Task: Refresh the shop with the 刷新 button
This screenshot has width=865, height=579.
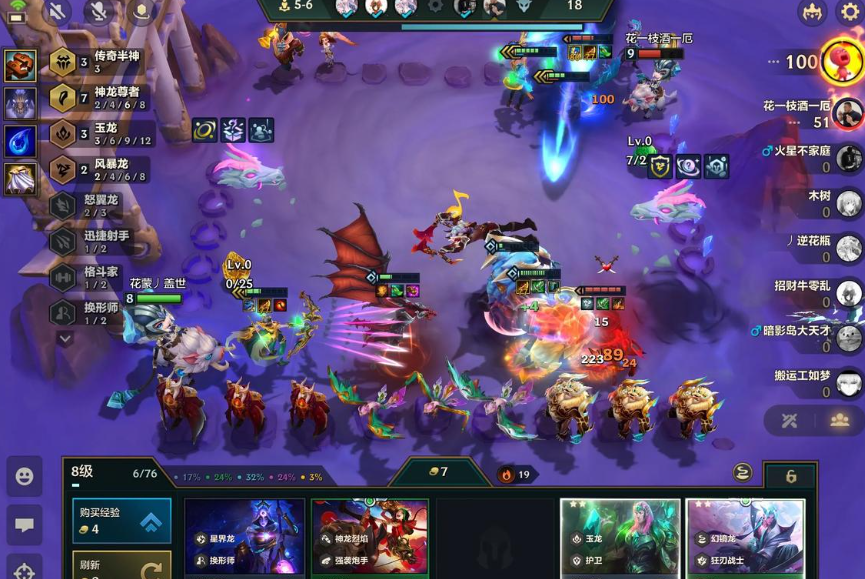Action: point(122,565)
